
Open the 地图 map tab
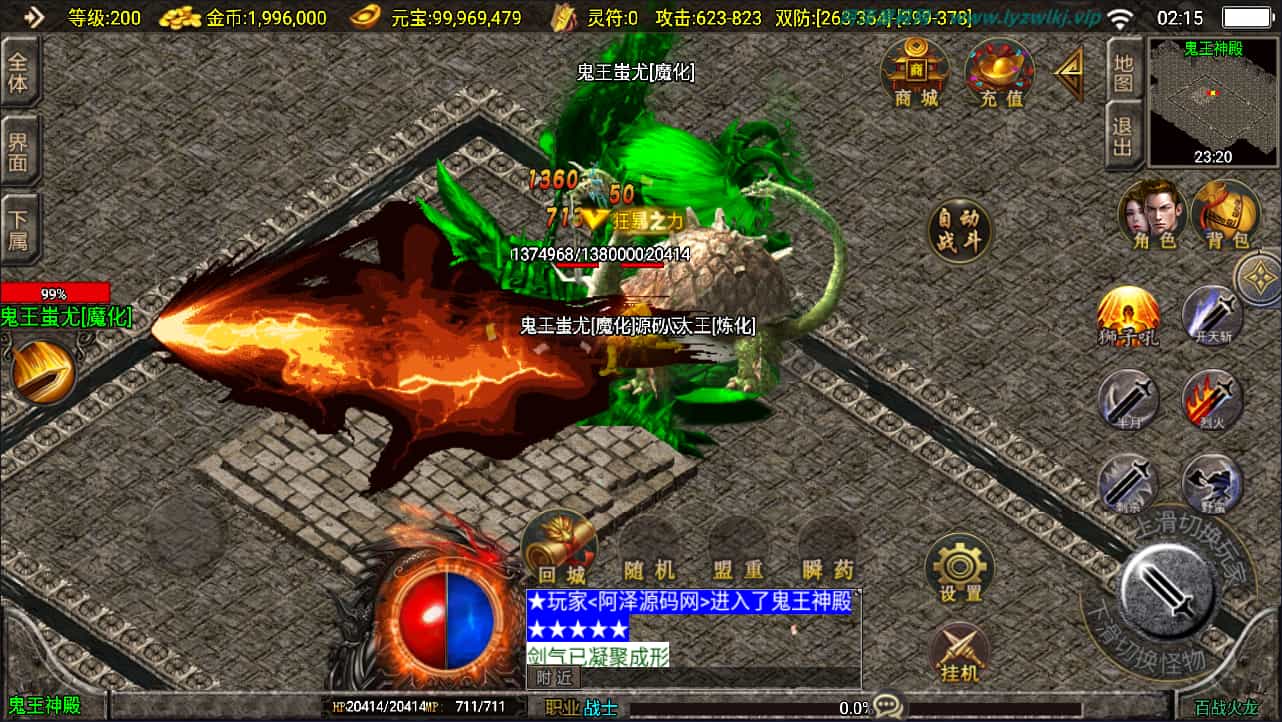1124,70
